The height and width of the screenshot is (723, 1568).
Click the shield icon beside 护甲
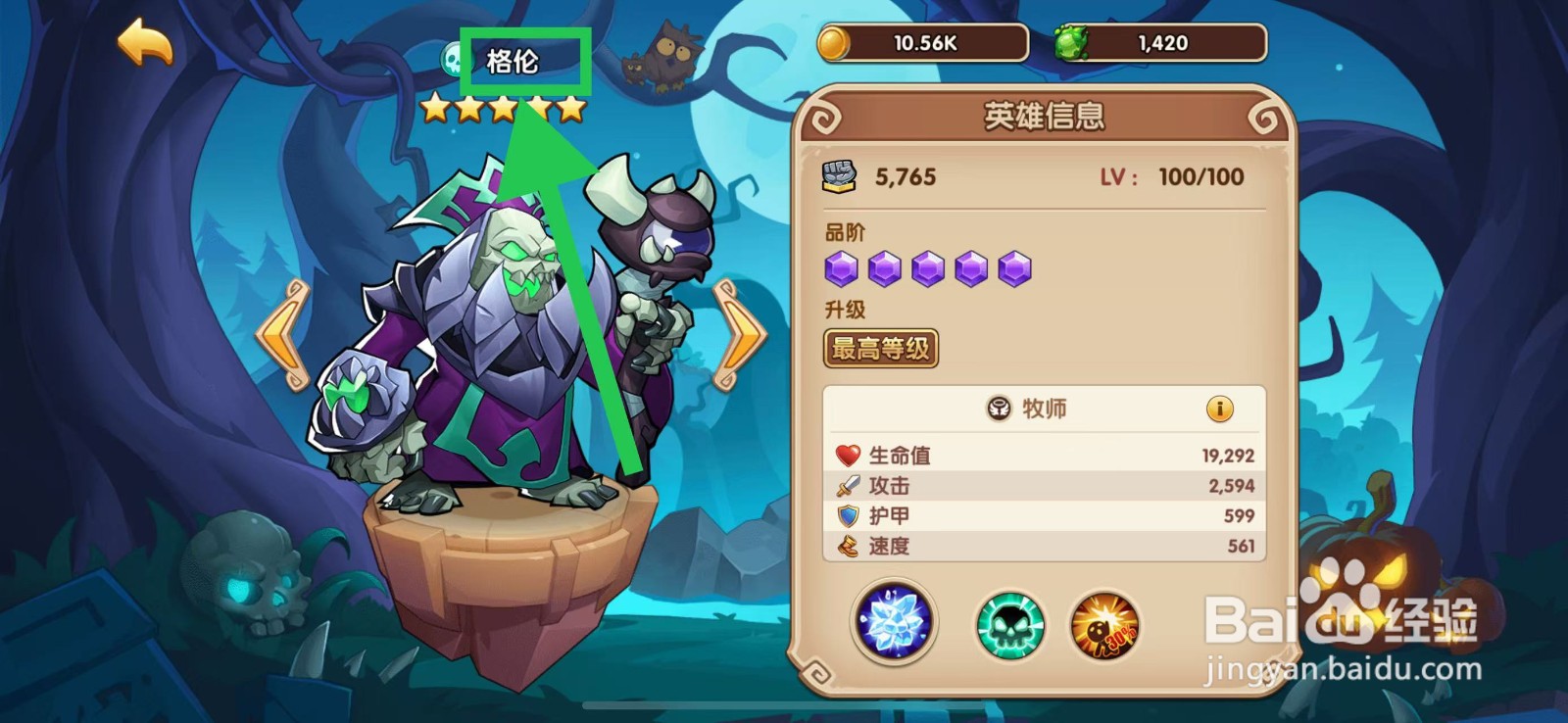847,514
